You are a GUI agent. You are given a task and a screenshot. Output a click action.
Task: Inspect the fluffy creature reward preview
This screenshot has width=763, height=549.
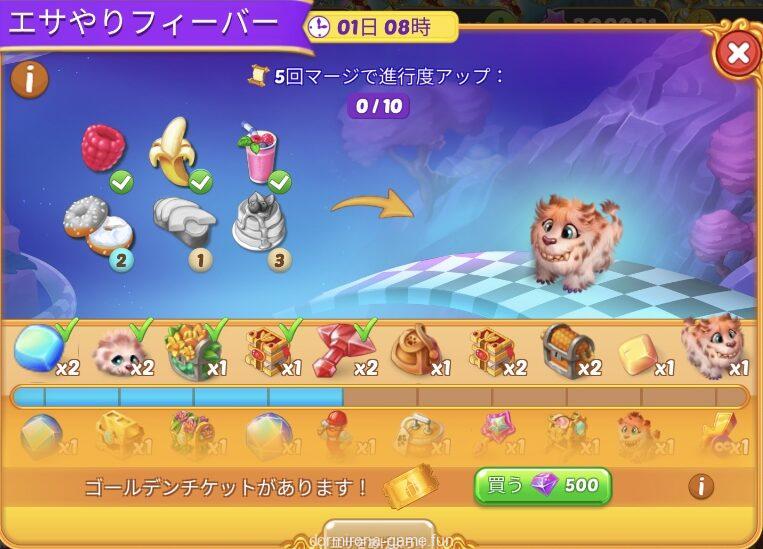tap(575, 241)
